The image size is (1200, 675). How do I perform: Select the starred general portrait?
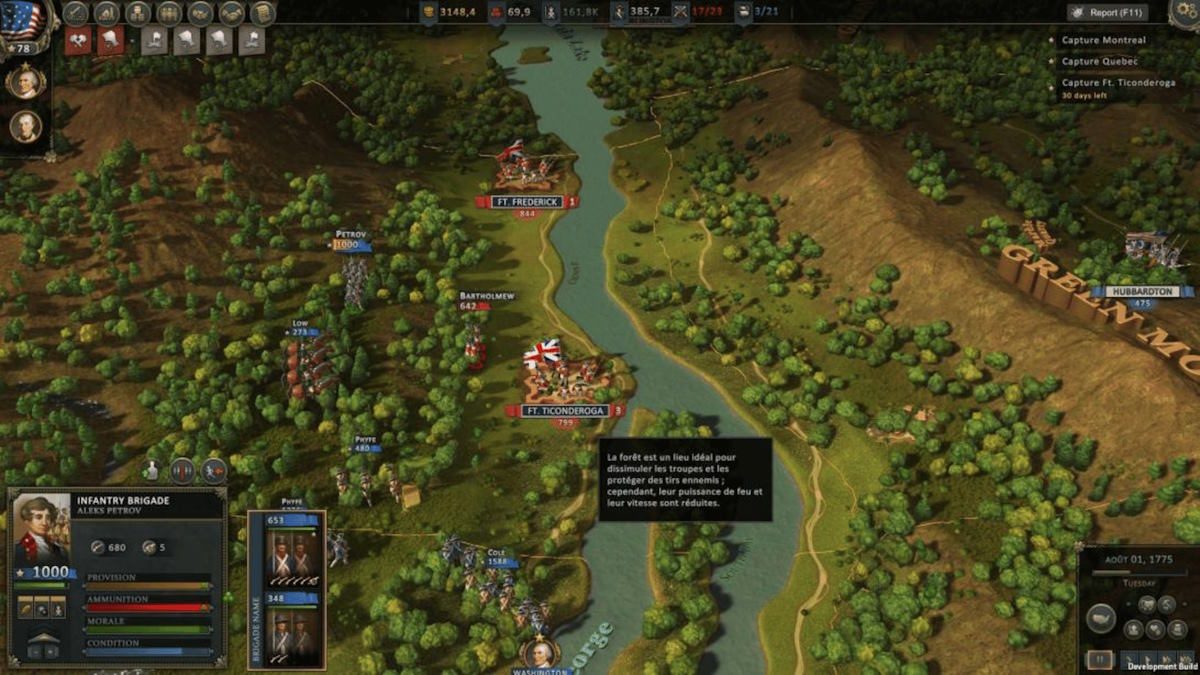pos(25,81)
